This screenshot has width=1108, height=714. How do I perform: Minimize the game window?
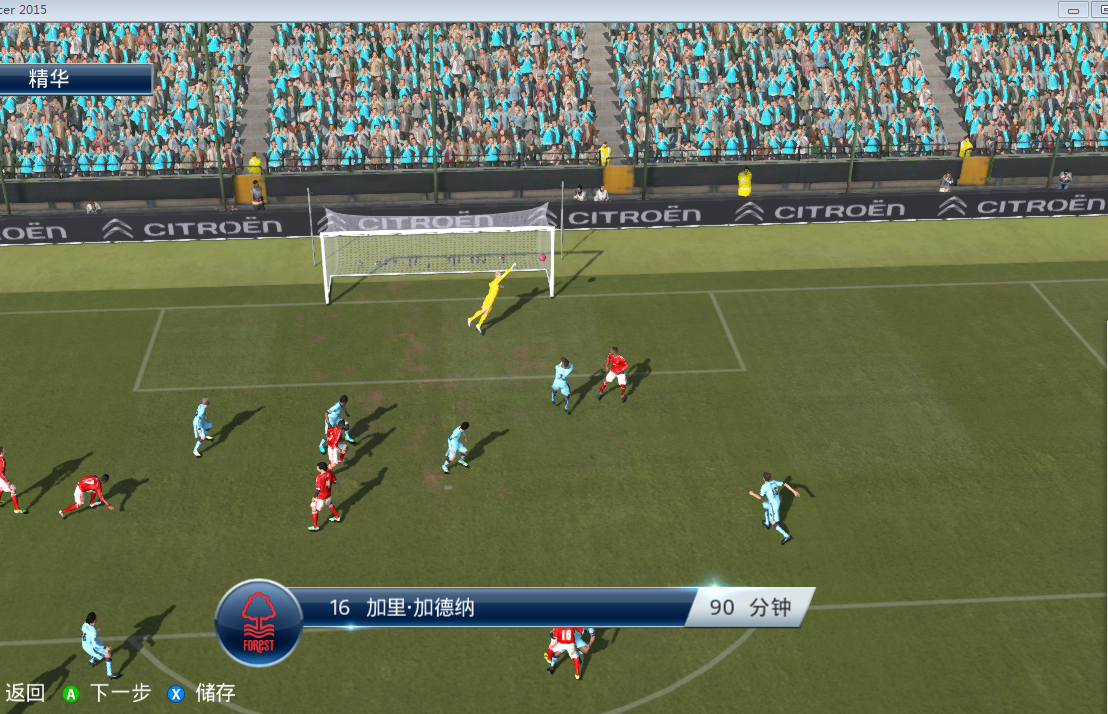1075,10
